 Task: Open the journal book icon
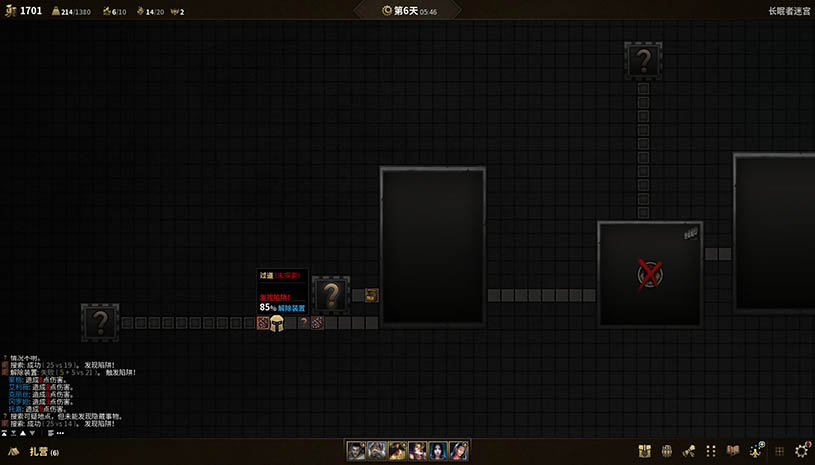click(733, 451)
